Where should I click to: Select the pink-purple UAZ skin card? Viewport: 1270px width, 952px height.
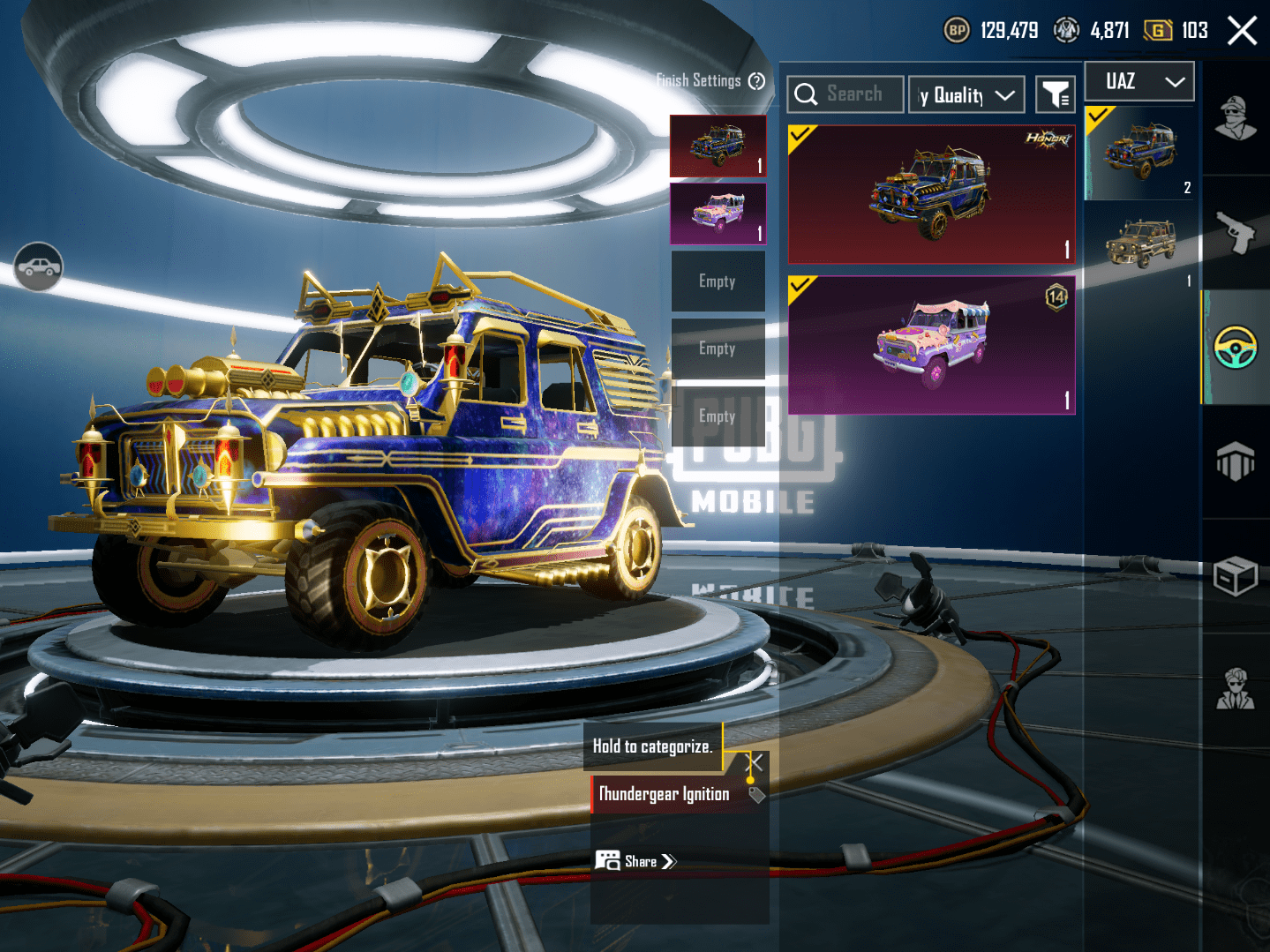click(931, 345)
